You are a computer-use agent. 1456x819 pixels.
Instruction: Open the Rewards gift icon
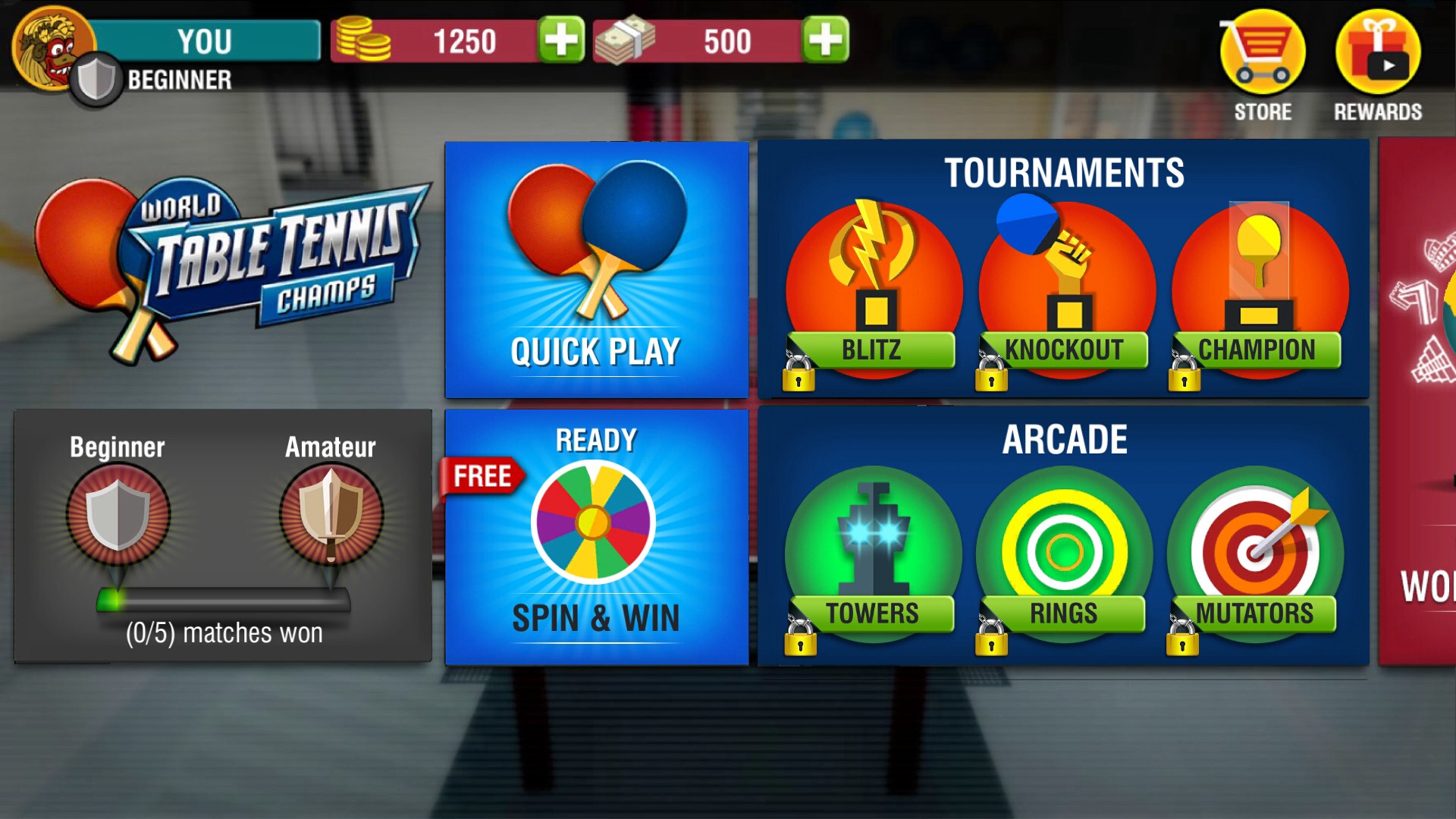pyautogui.click(x=1377, y=64)
